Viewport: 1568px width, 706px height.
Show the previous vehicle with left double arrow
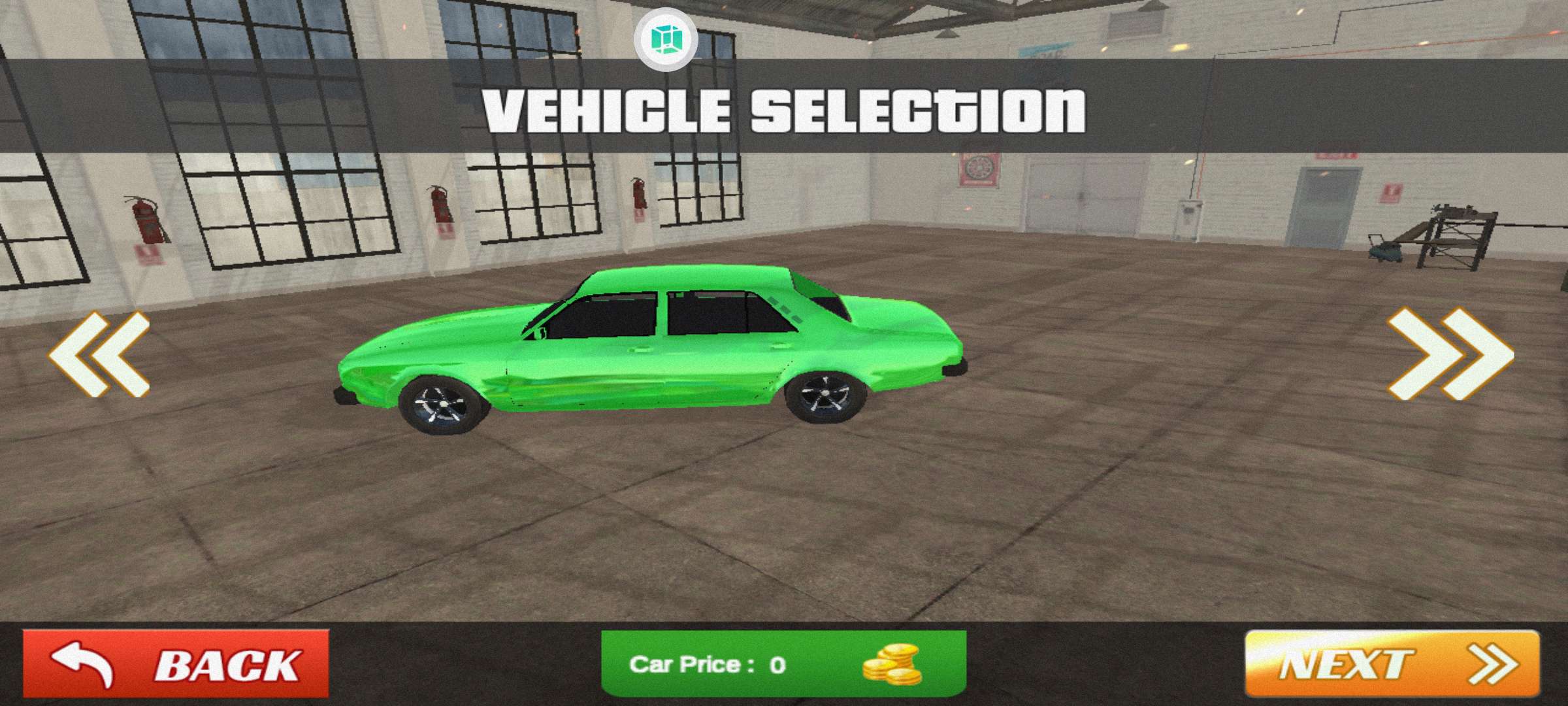(99, 354)
